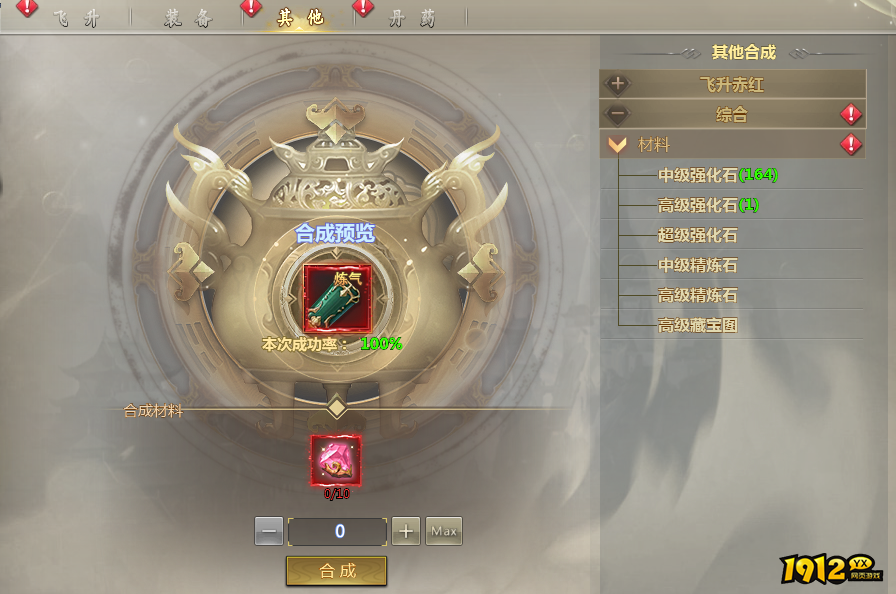Click the 合成 synthesize button
Image resolution: width=896 pixels, height=594 pixels.
pos(337,570)
